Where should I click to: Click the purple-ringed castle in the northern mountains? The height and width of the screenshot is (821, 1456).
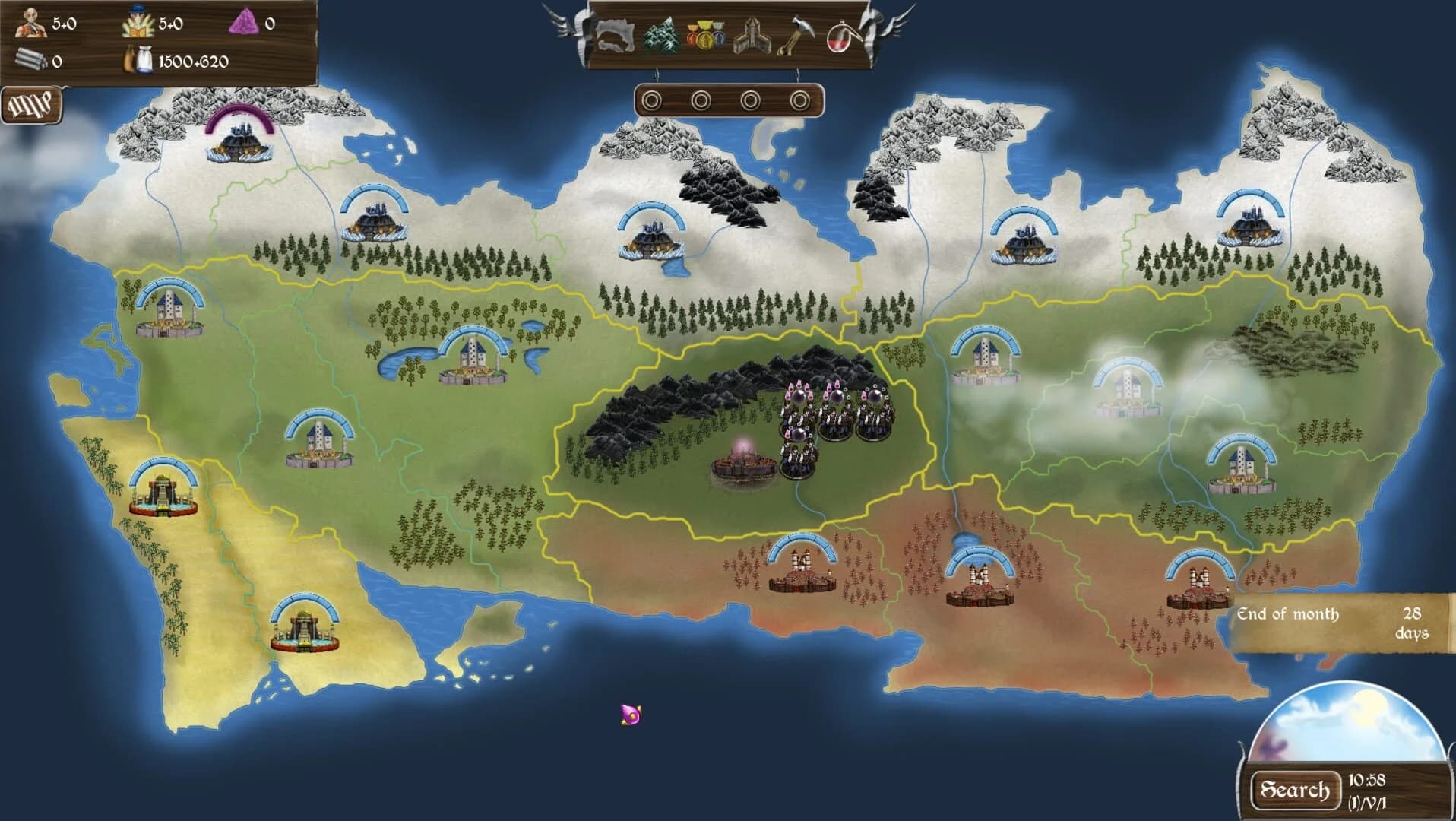(239, 141)
